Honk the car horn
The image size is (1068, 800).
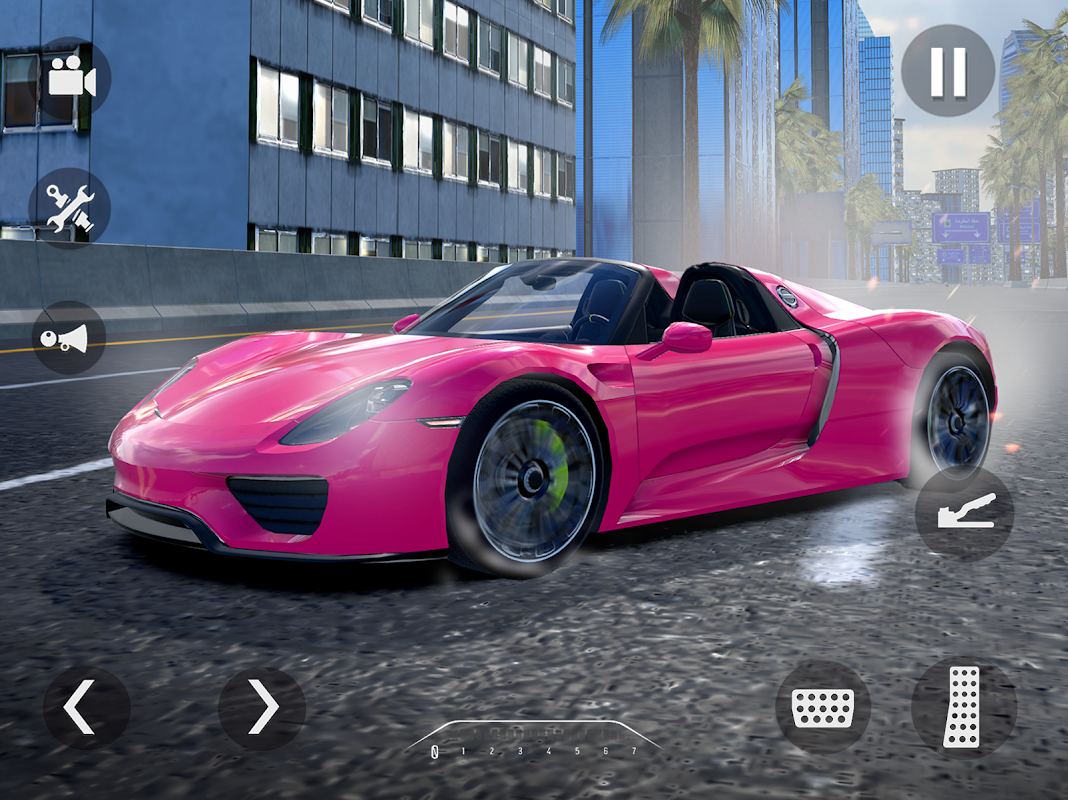coord(68,338)
